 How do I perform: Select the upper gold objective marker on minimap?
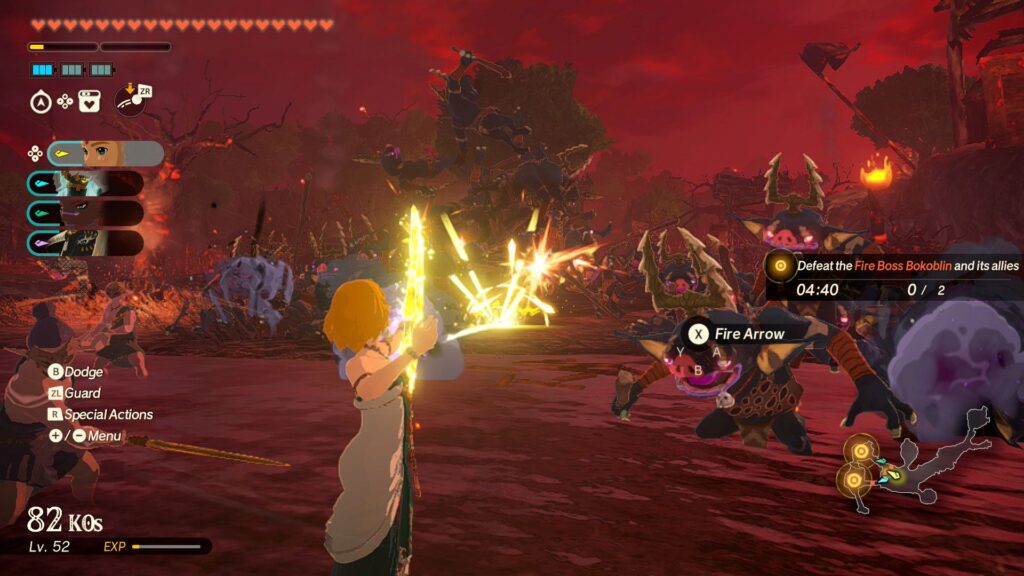click(x=860, y=451)
